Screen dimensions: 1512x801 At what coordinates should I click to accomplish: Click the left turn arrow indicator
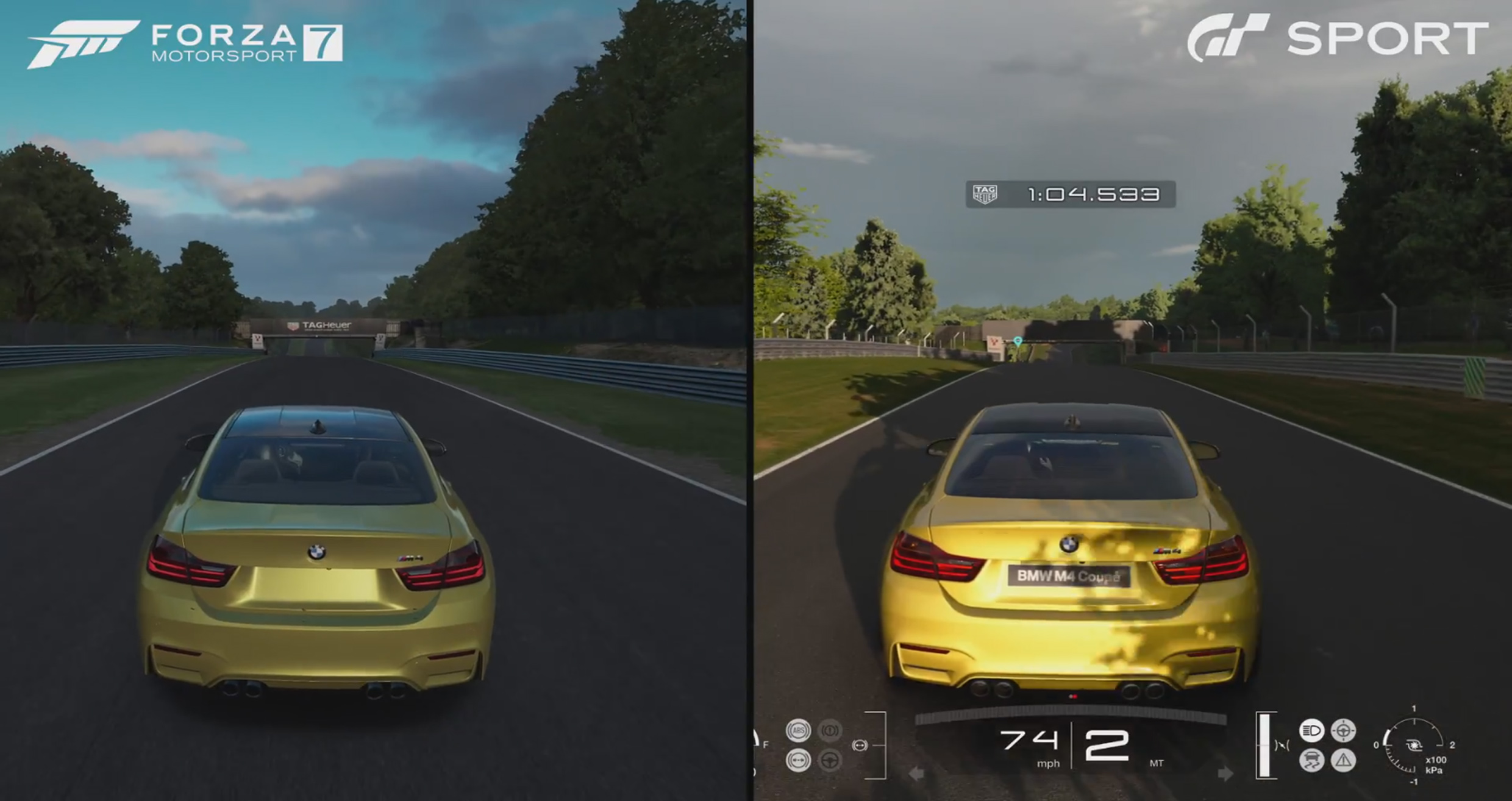tap(916, 774)
